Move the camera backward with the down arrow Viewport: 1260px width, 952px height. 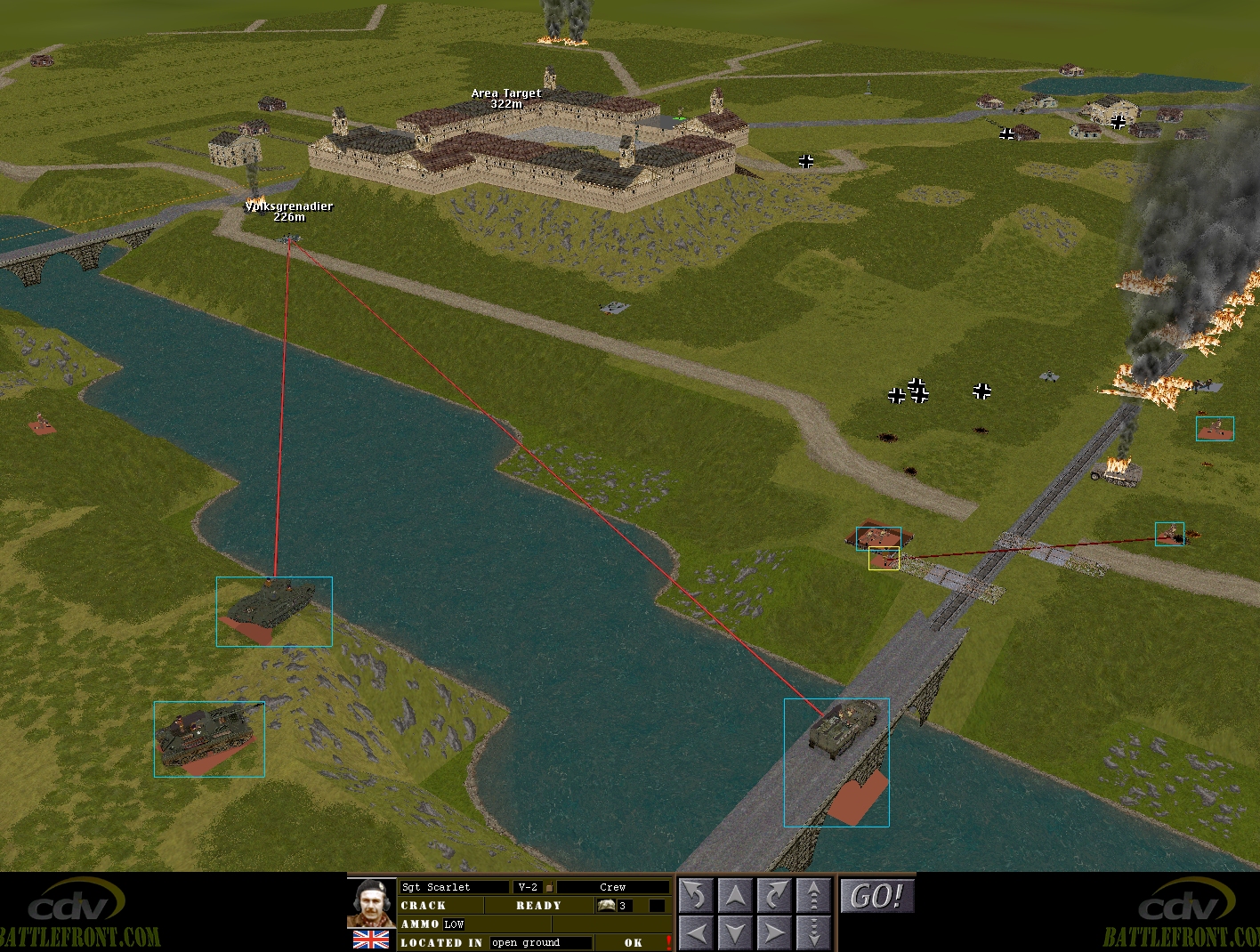point(735,932)
